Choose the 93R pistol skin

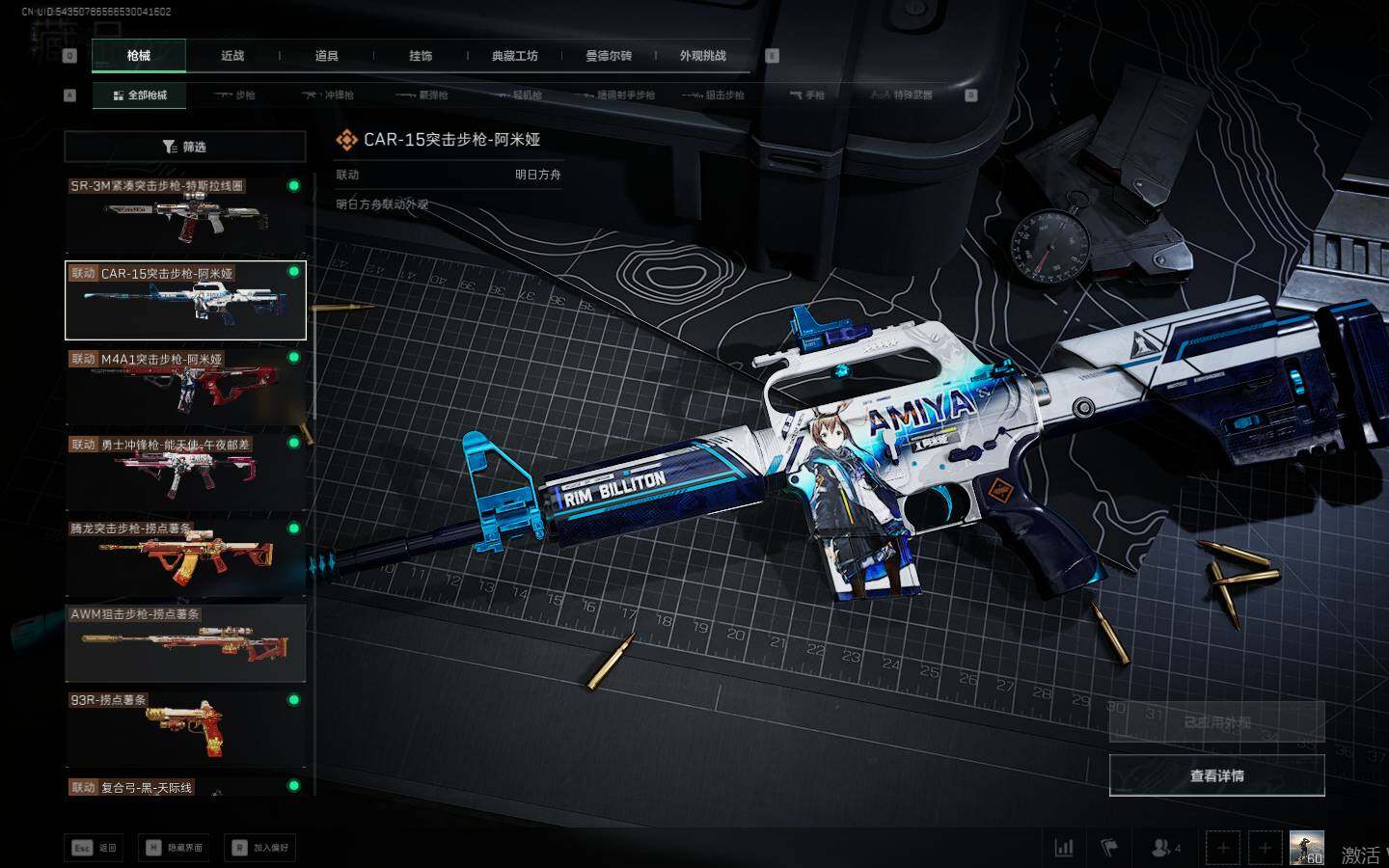185,728
